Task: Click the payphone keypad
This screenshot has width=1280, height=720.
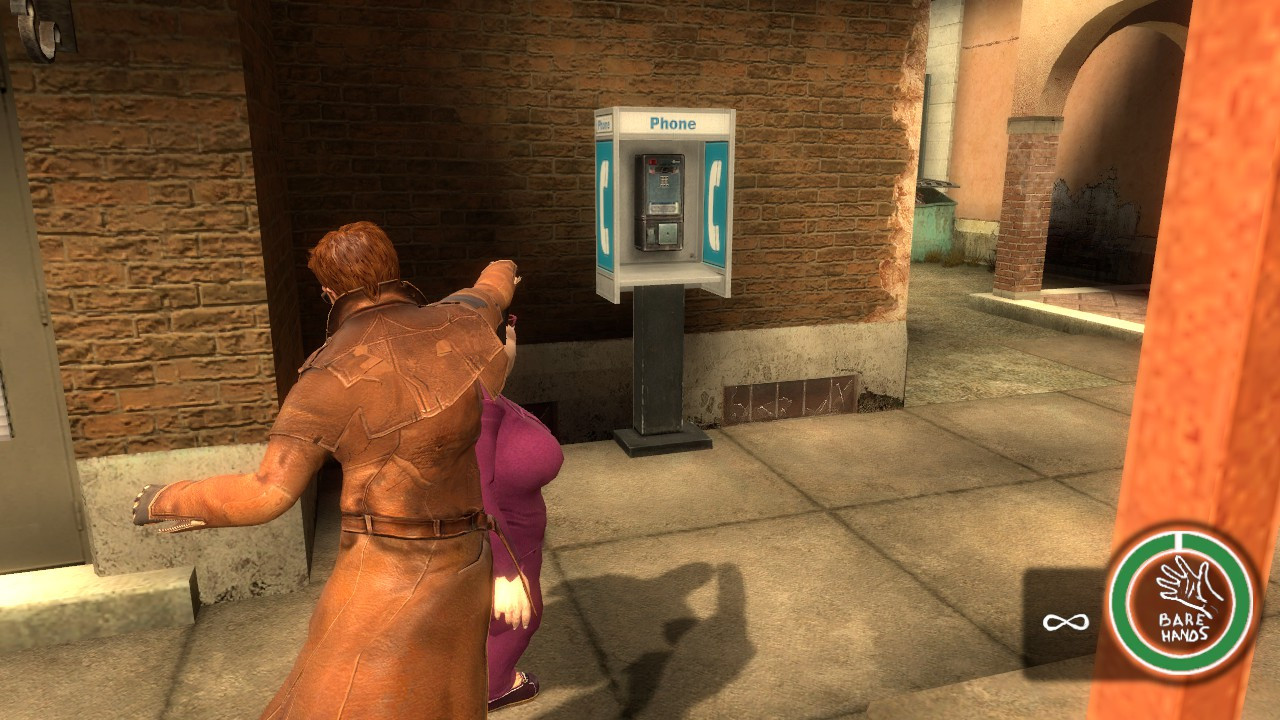Action: 665,182
